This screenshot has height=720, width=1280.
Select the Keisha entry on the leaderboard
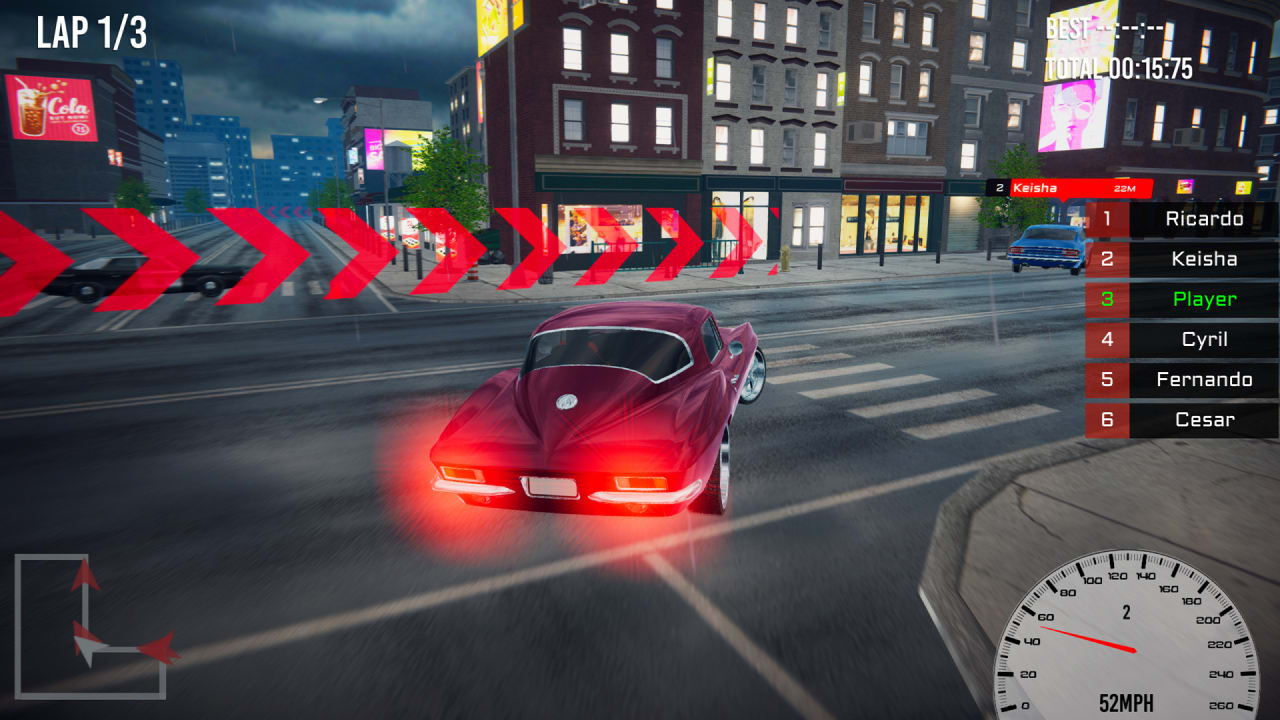click(1203, 260)
